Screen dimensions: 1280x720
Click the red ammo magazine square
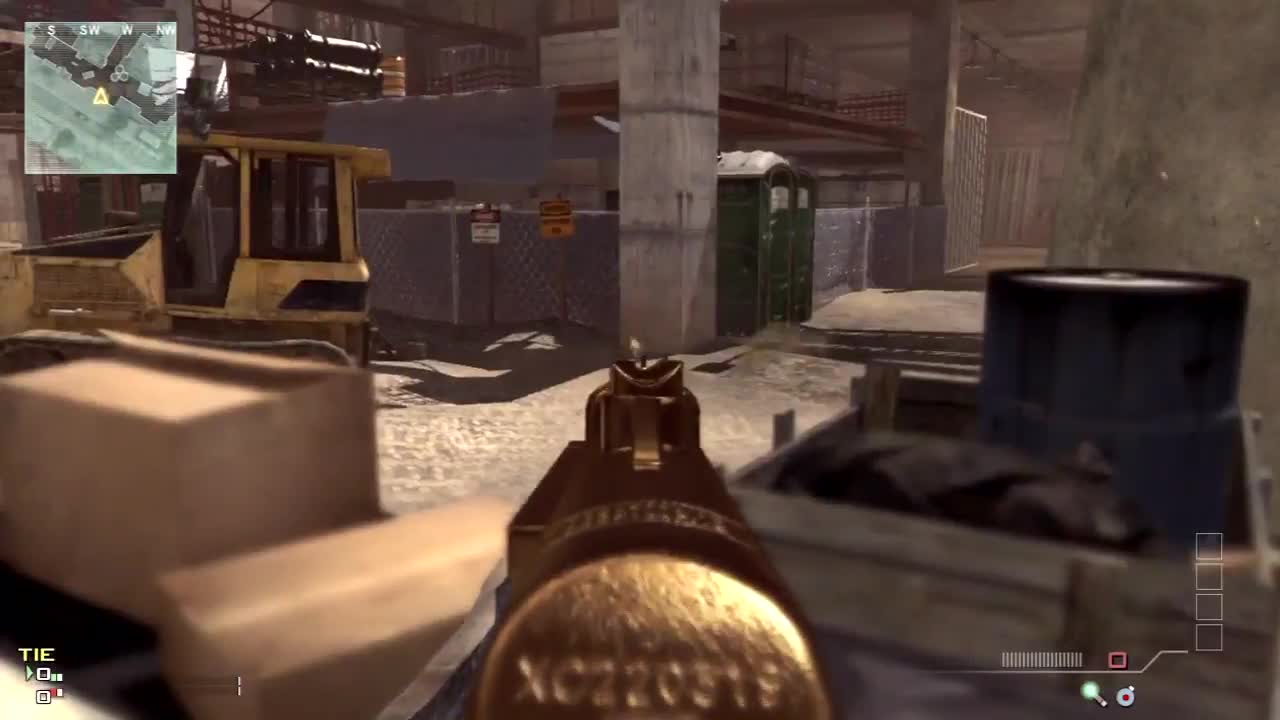1119,660
